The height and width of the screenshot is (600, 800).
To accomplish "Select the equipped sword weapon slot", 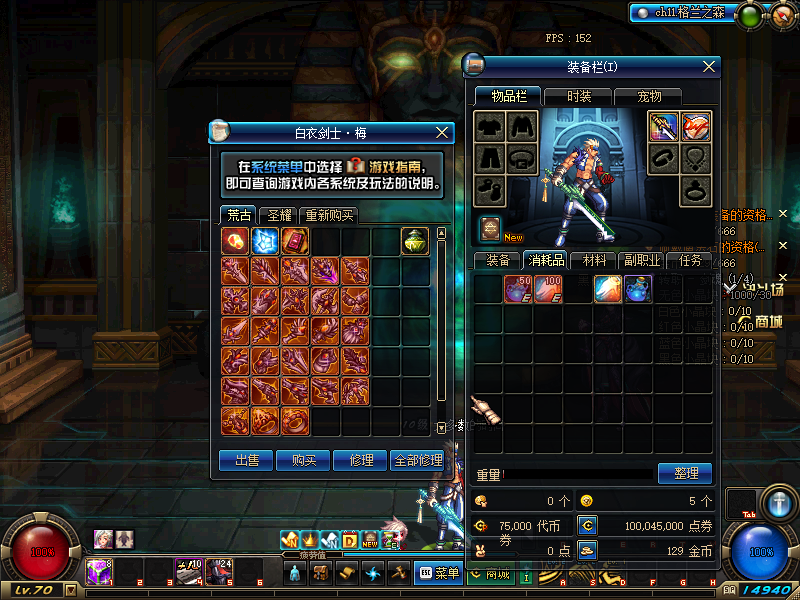I will point(663,127).
